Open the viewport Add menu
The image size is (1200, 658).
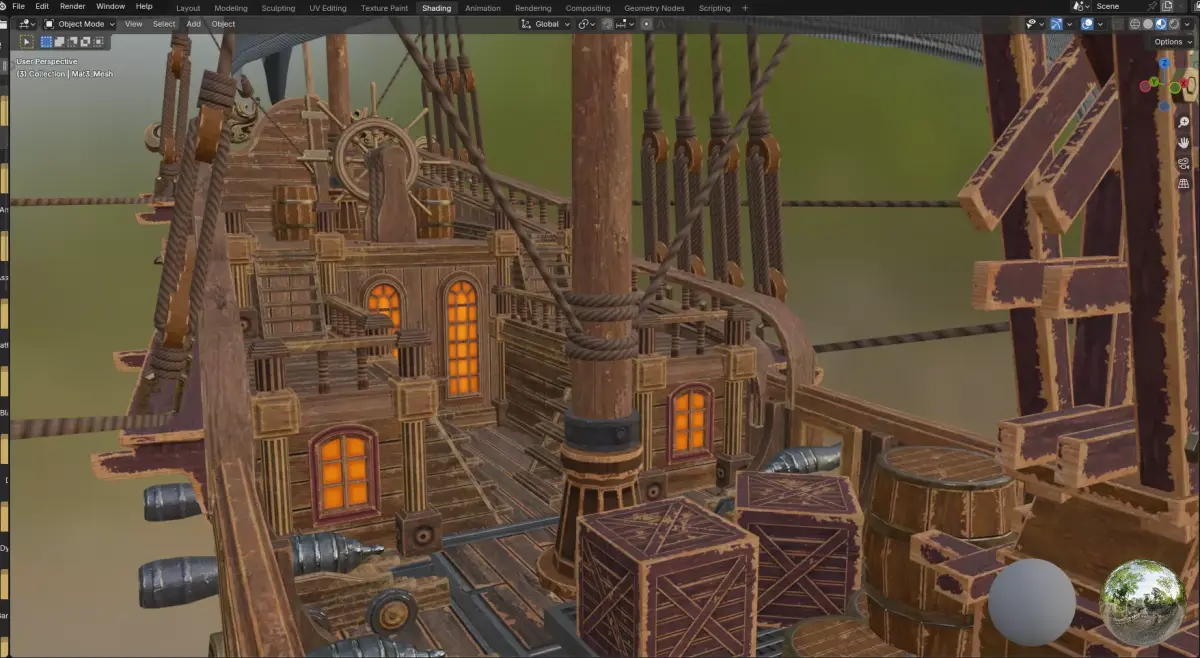tap(193, 24)
